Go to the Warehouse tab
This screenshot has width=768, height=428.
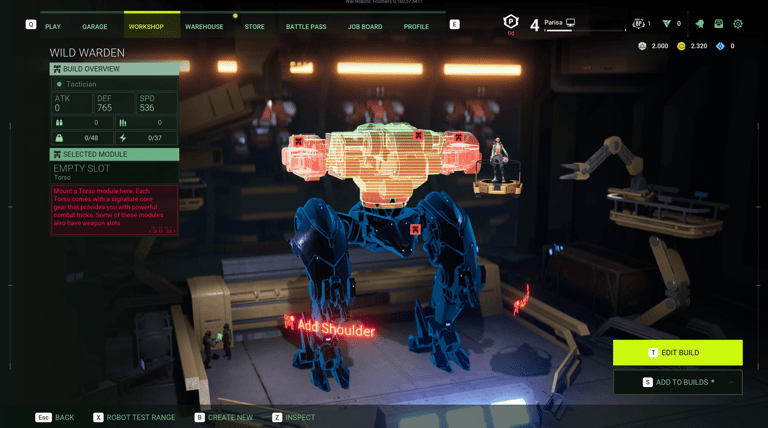(x=204, y=26)
